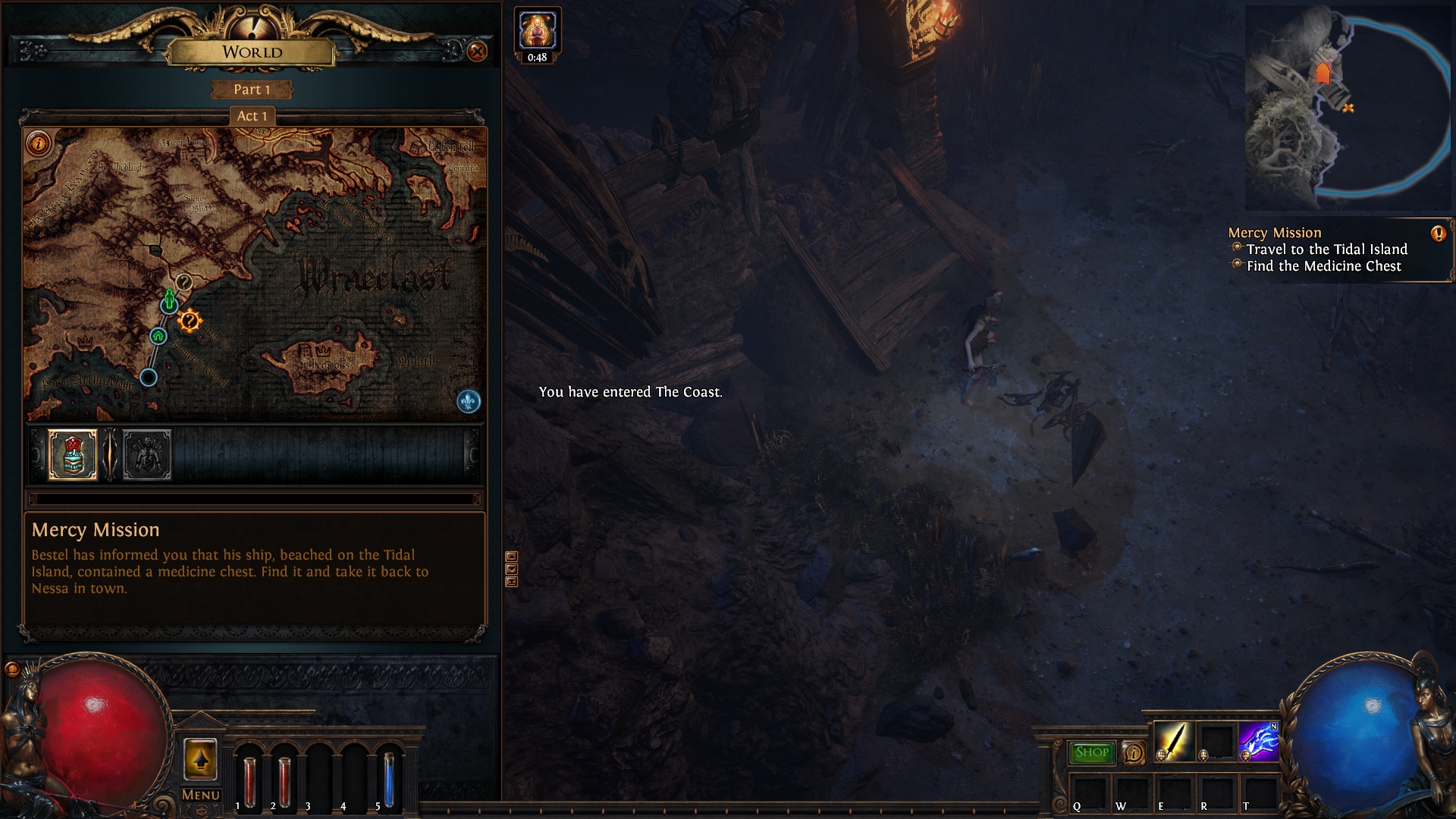Screen dimensions: 1456x819
Task: Click the grey question mark map node
Action: coord(184,282)
